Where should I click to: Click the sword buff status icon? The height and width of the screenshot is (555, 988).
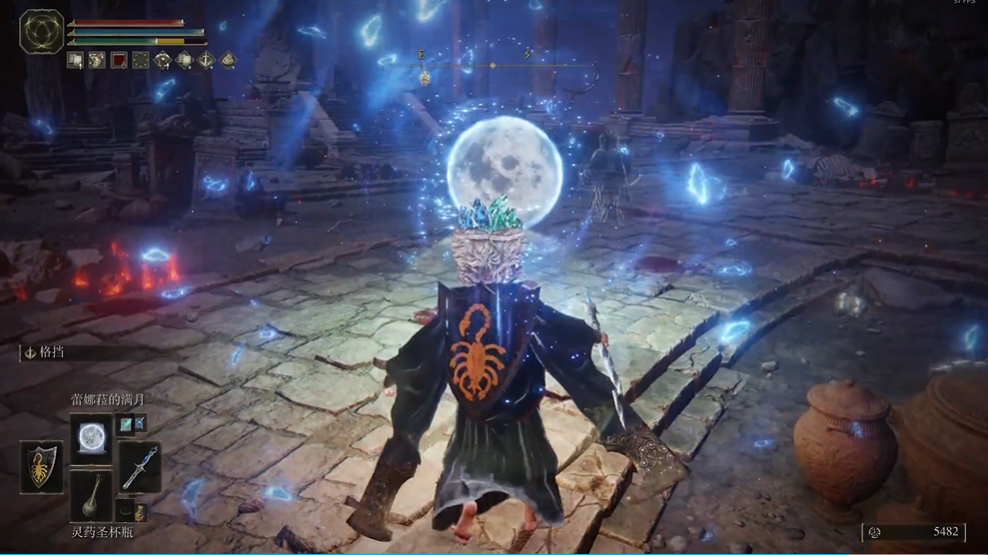click(x=205, y=60)
